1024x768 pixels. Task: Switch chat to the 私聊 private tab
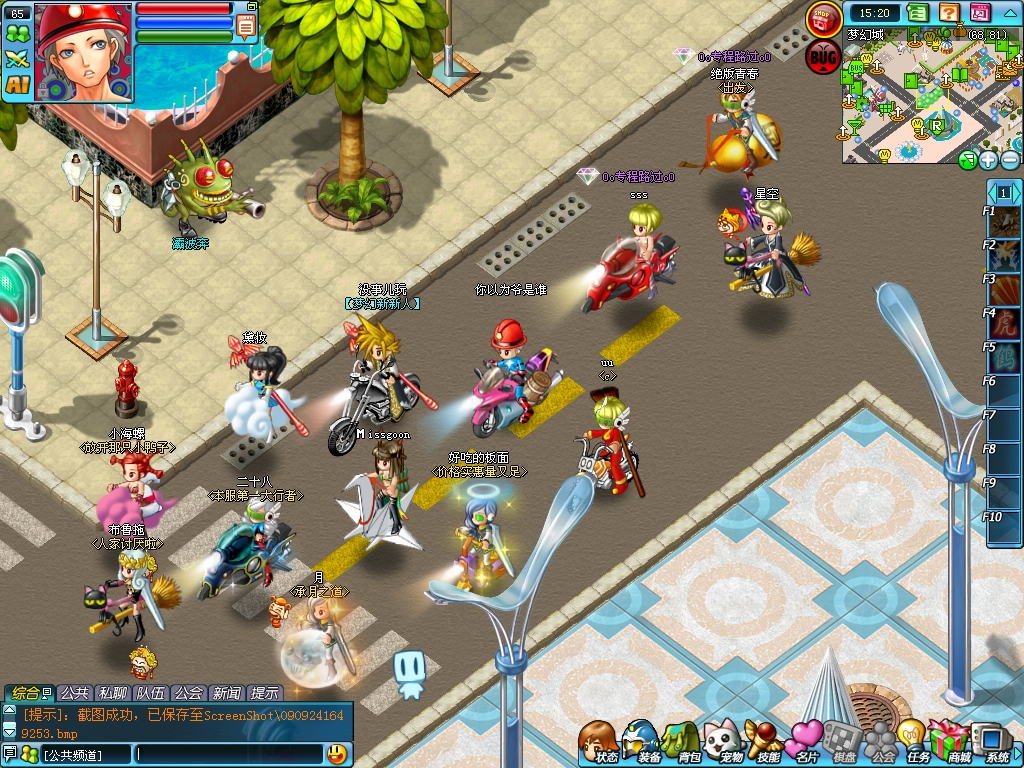point(112,693)
